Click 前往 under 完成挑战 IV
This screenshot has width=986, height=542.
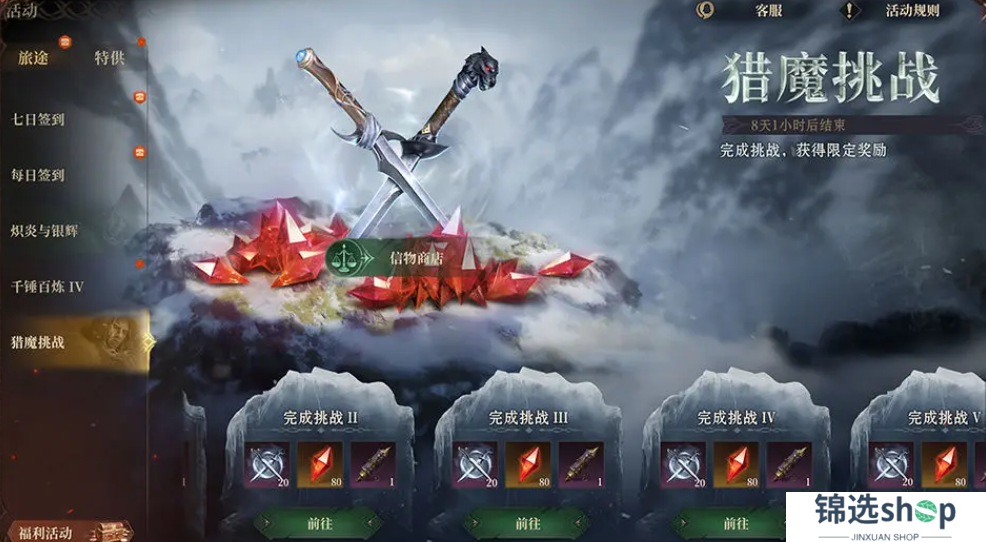point(736,523)
